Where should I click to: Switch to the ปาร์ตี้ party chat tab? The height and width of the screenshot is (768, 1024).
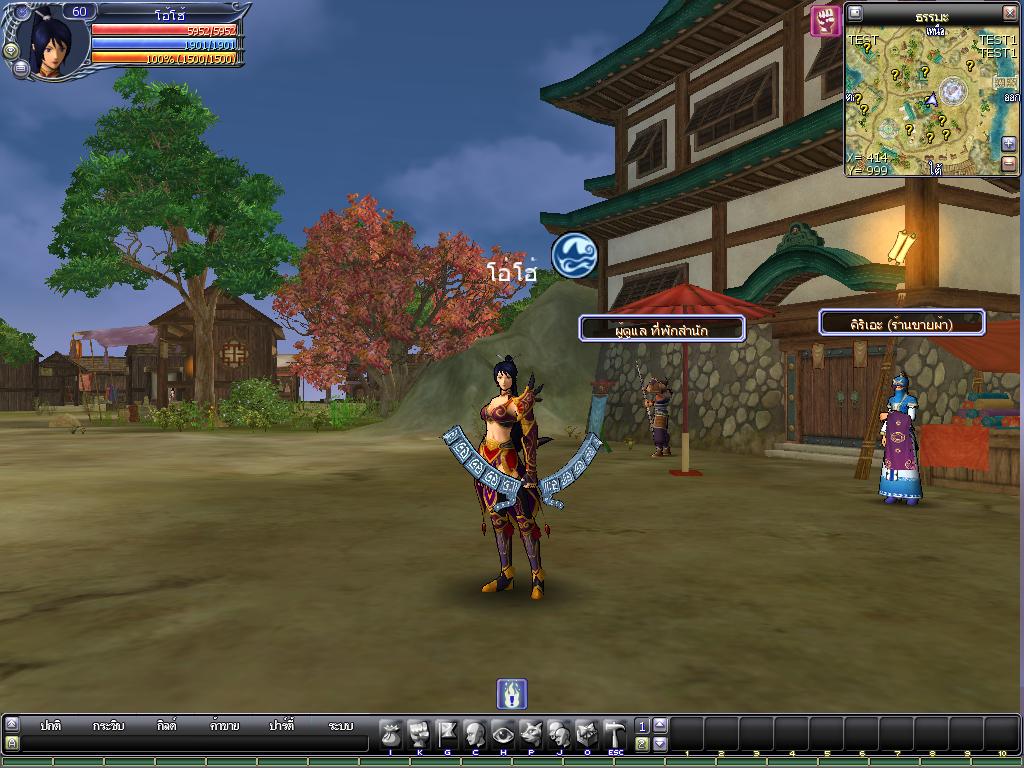[x=282, y=726]
